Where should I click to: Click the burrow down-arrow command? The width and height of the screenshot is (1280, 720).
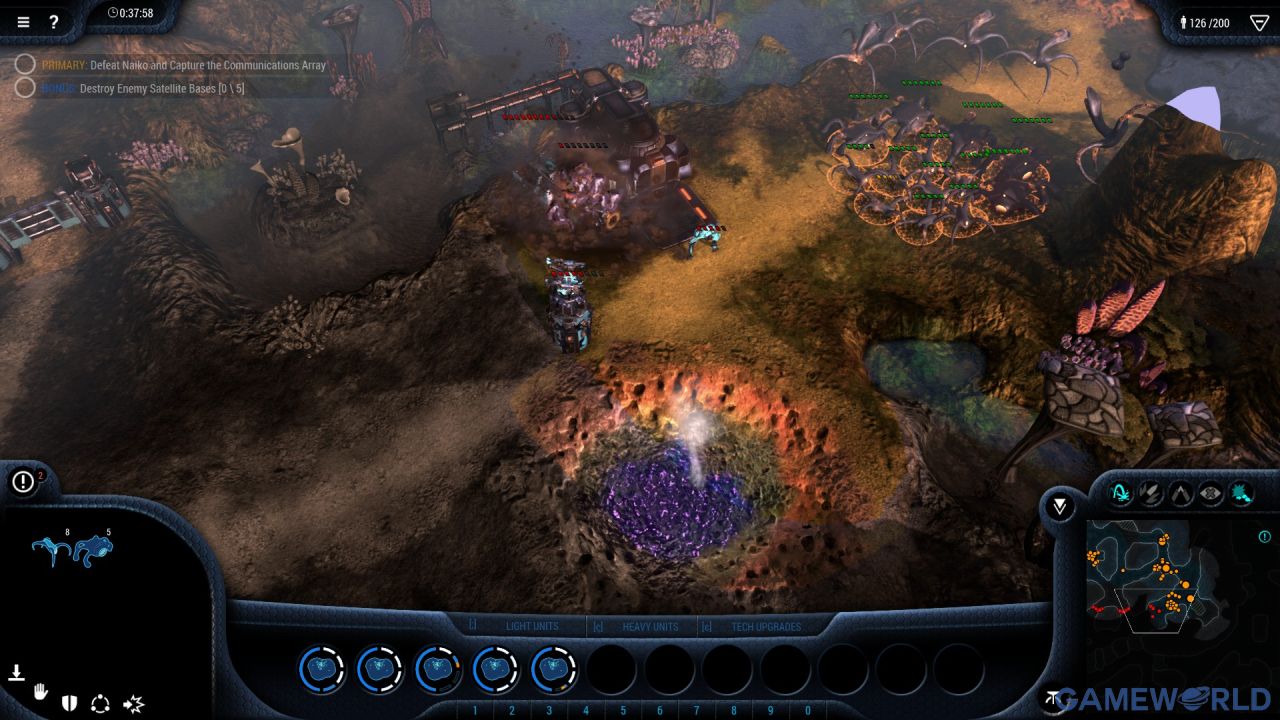(16, 672)
